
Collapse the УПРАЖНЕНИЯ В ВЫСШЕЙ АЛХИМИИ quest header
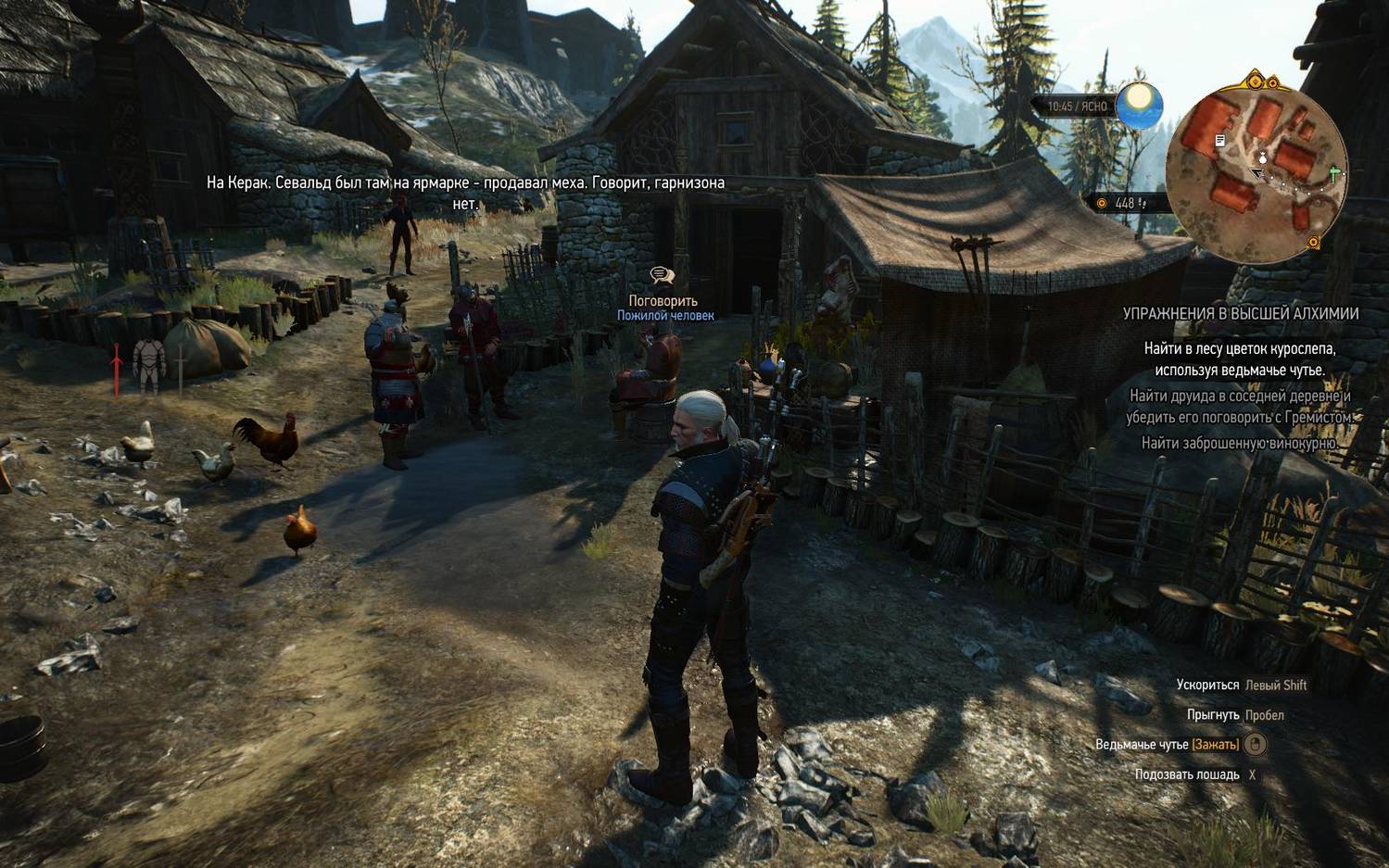pyautogui.click(x=1240, y=313)
